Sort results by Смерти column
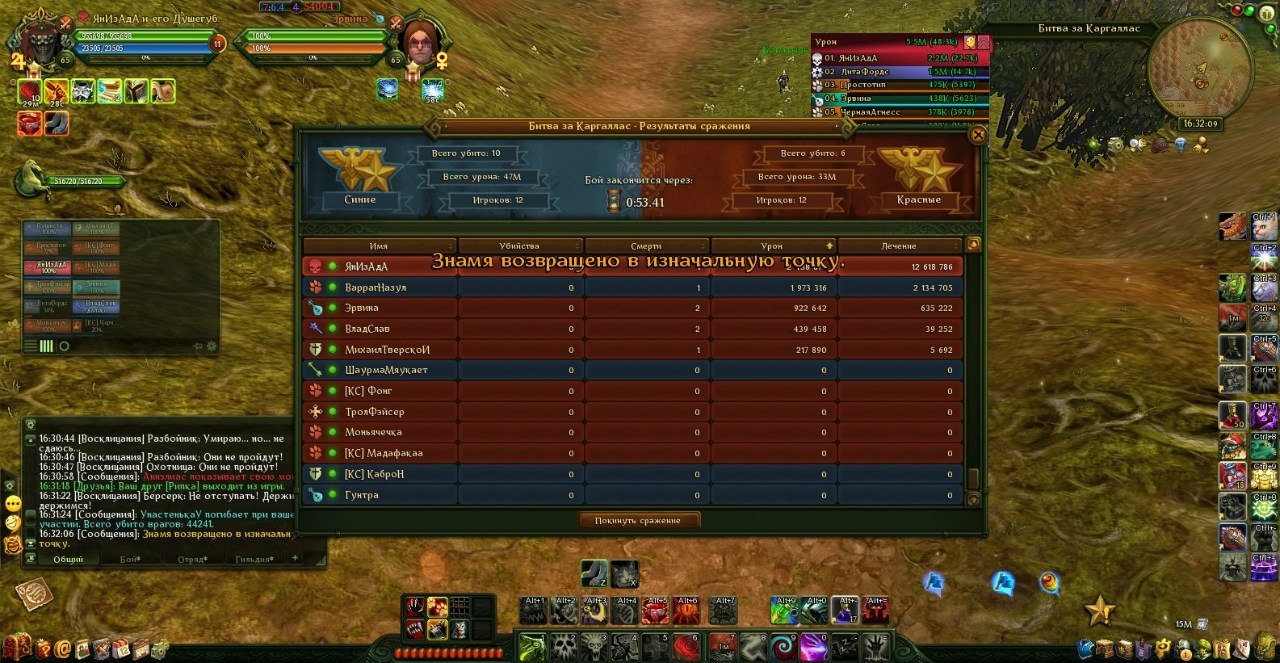 [x=646, y=246]
